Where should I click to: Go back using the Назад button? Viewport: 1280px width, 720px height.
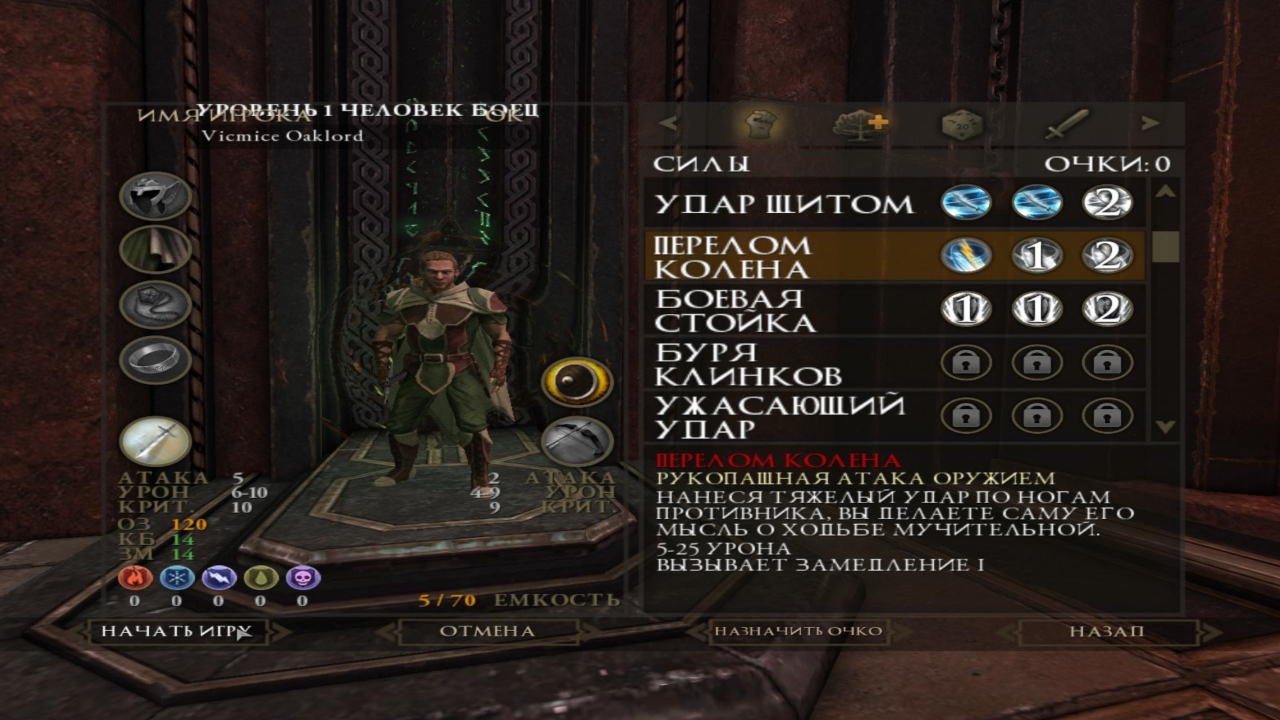pos(1106,631)
